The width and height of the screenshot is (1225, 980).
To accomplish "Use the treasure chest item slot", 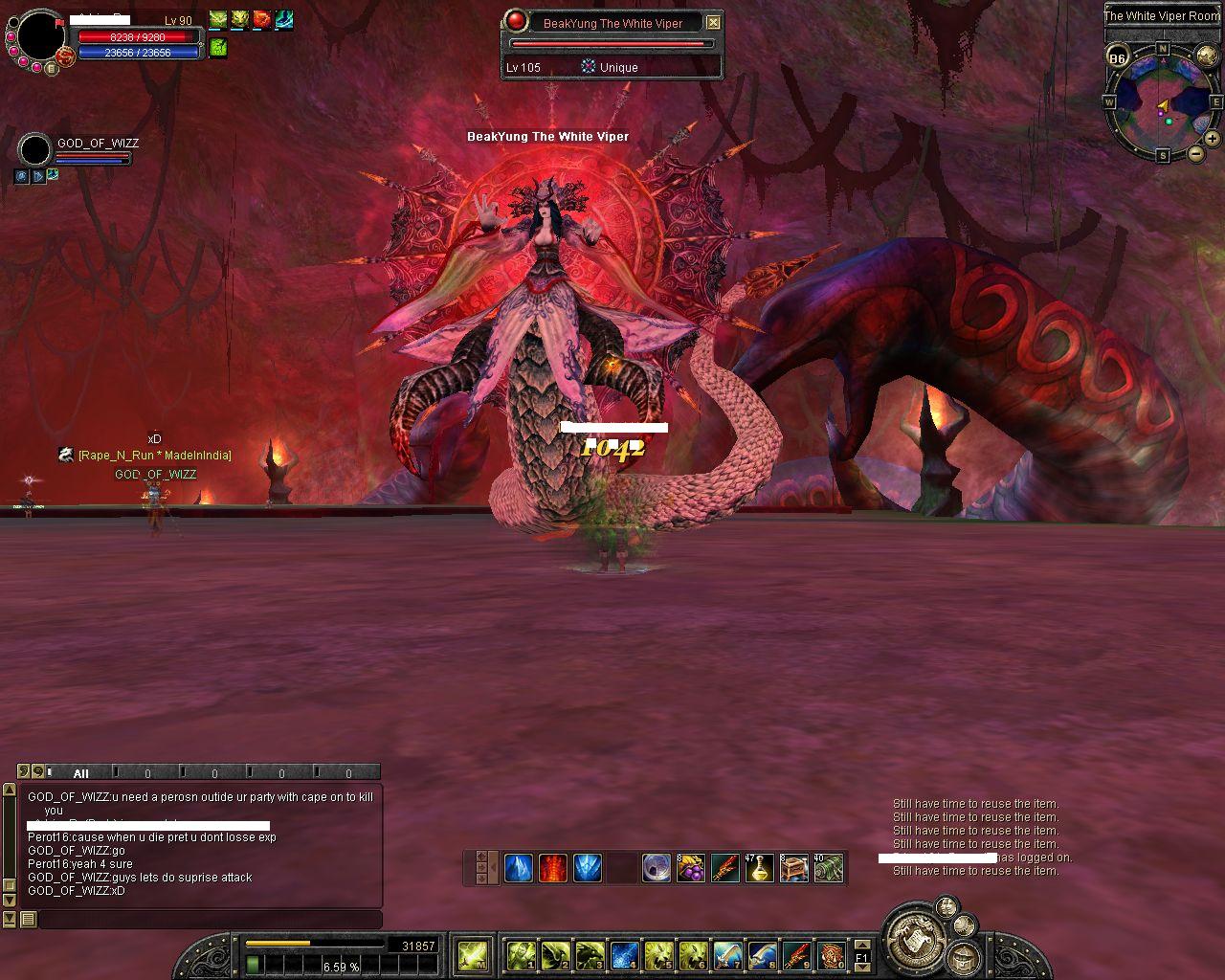I will coord(794,868).
